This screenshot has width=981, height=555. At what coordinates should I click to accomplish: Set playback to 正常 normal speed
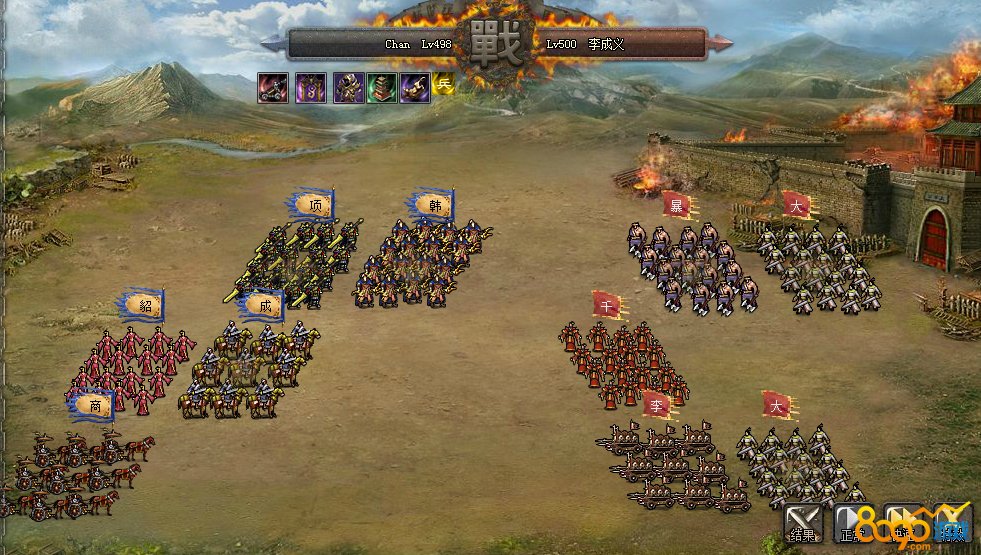853,520
